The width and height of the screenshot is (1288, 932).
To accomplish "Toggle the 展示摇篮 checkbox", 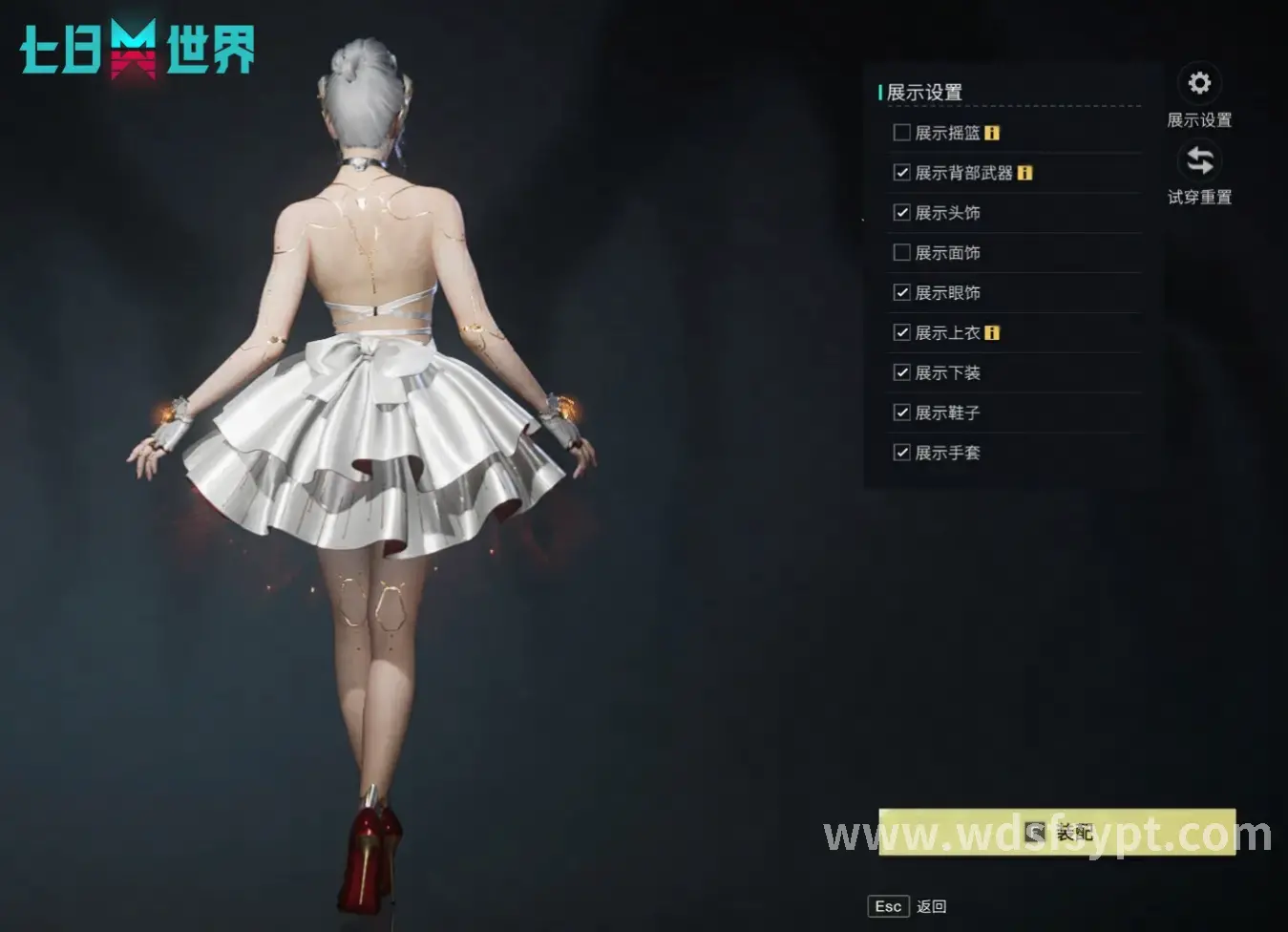I will pyautogui.click(x=901, y=133).
